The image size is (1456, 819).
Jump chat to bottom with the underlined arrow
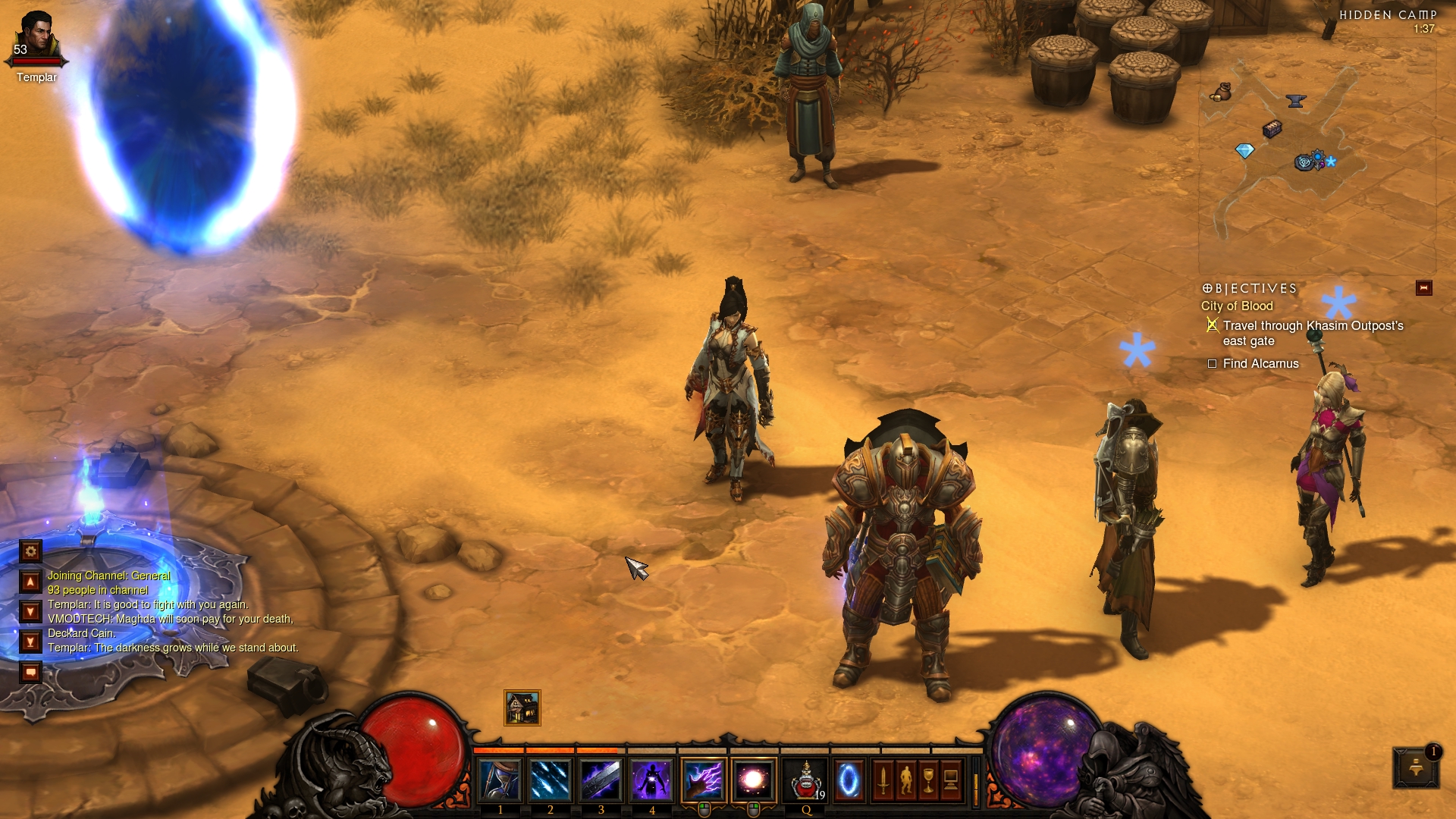click(30, 642)
